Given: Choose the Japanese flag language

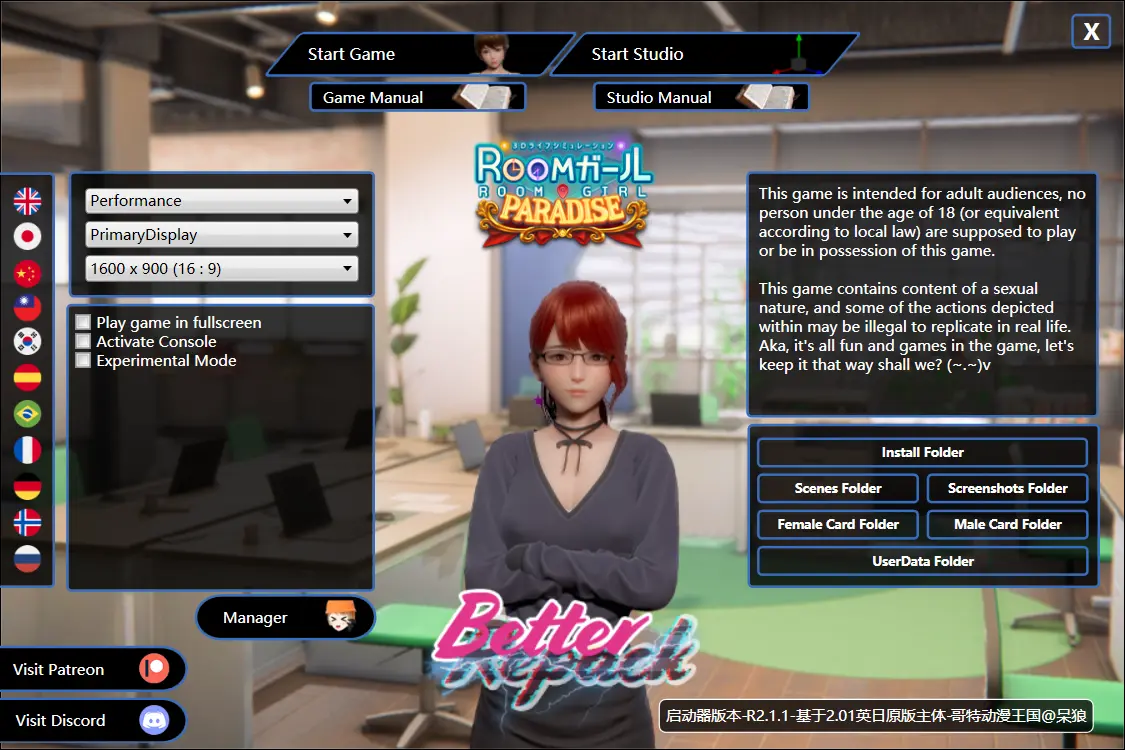Looking at the screenshot, I should point(27,236).
